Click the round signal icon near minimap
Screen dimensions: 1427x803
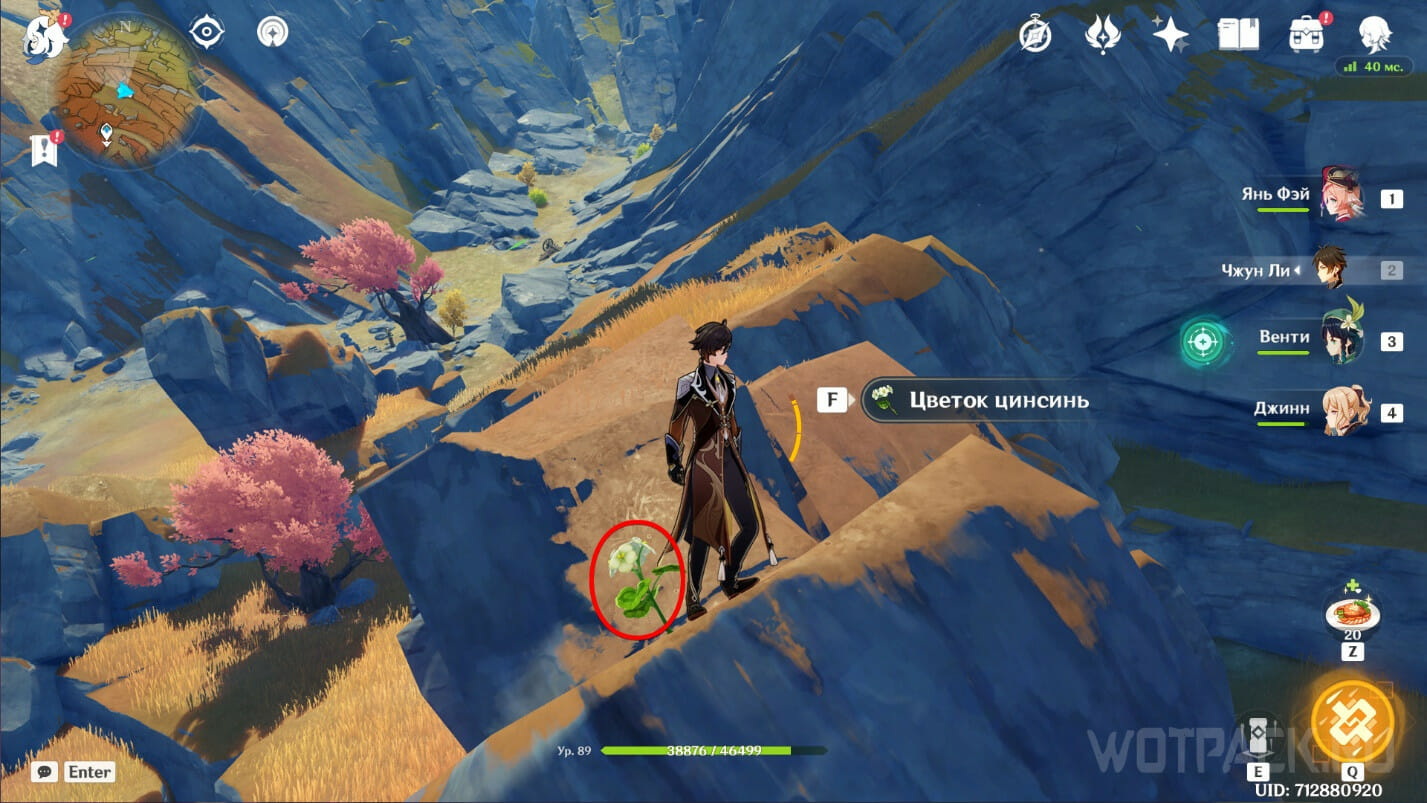pyautogui.click(x=271, y=33)
